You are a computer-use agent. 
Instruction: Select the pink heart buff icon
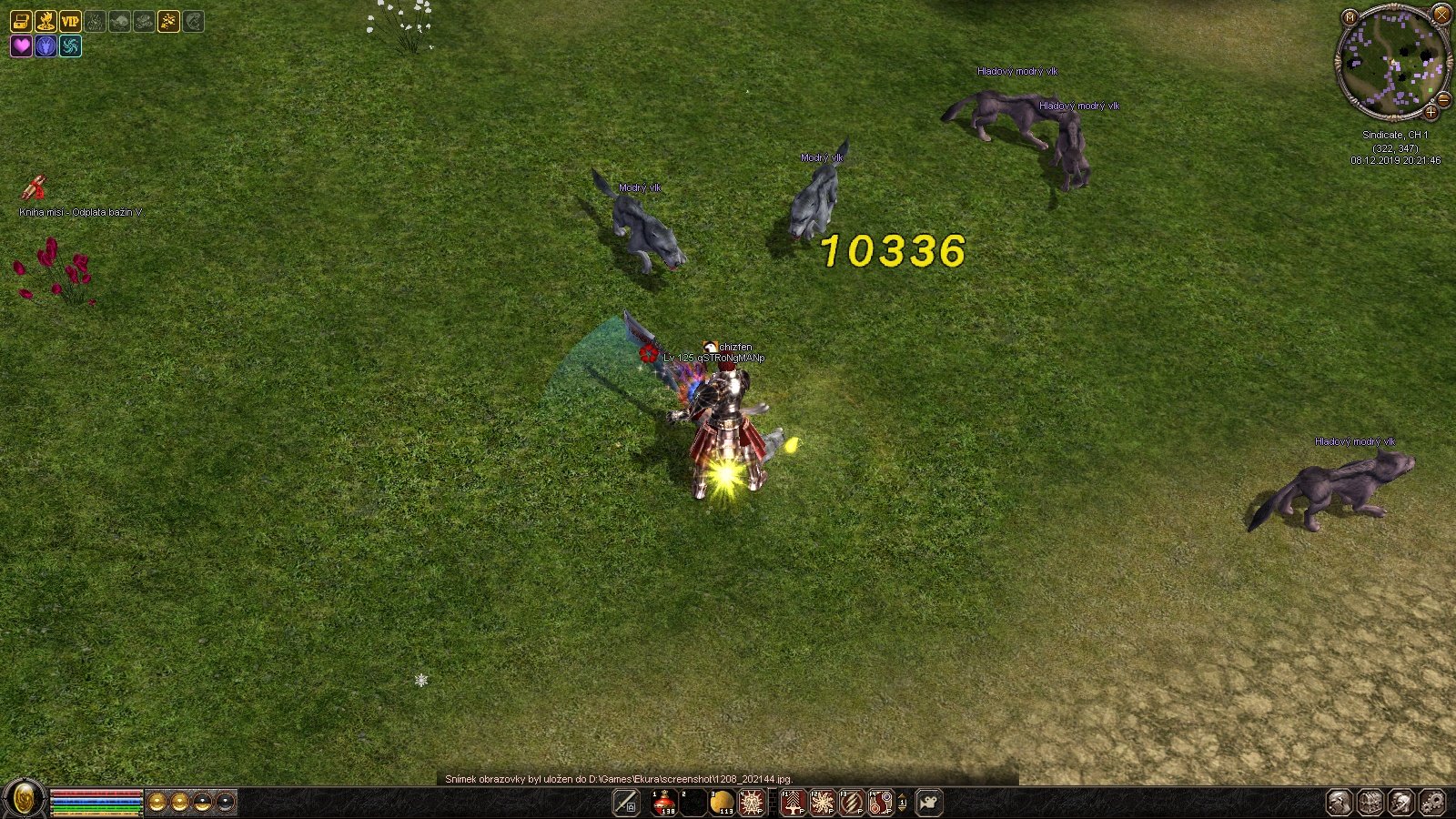(x=20, y=45)
